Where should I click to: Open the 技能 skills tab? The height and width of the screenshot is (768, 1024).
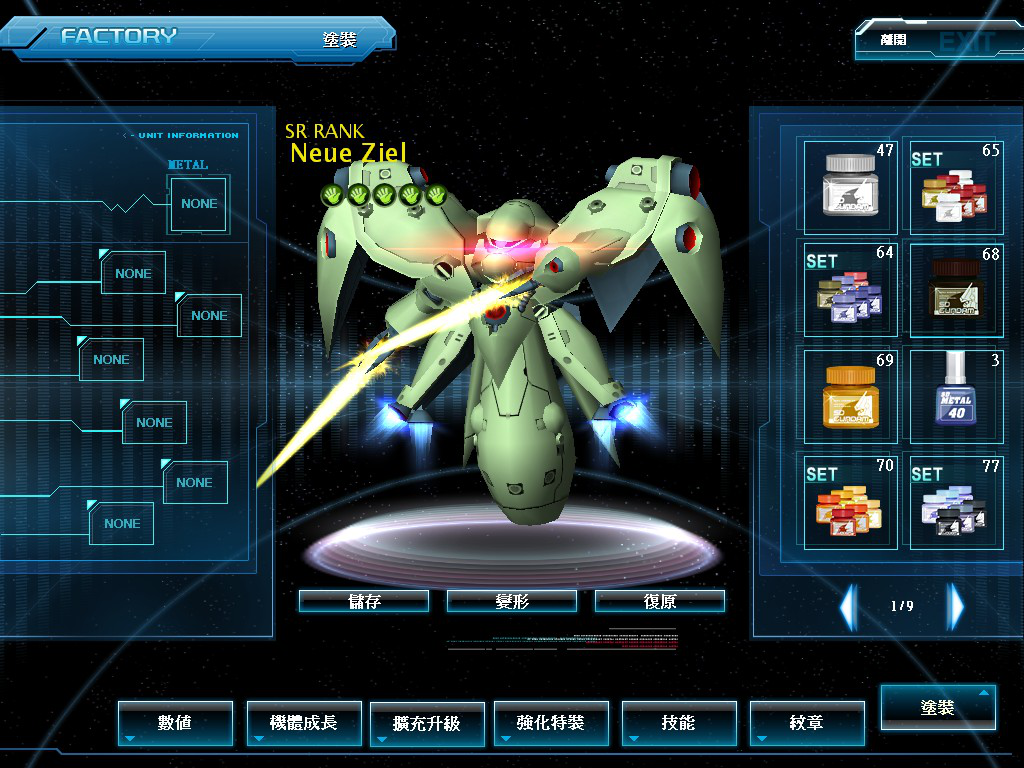click(679, 722)
